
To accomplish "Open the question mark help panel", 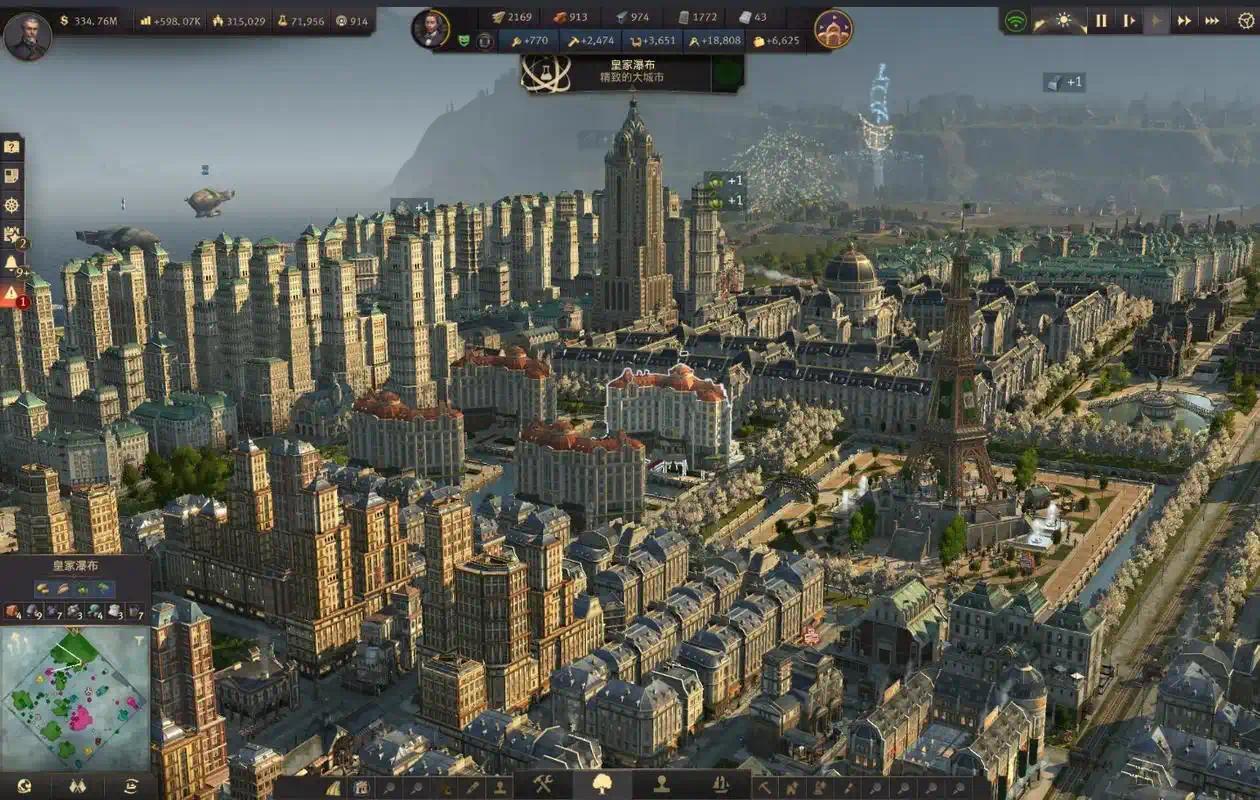I will pos(11,147).
